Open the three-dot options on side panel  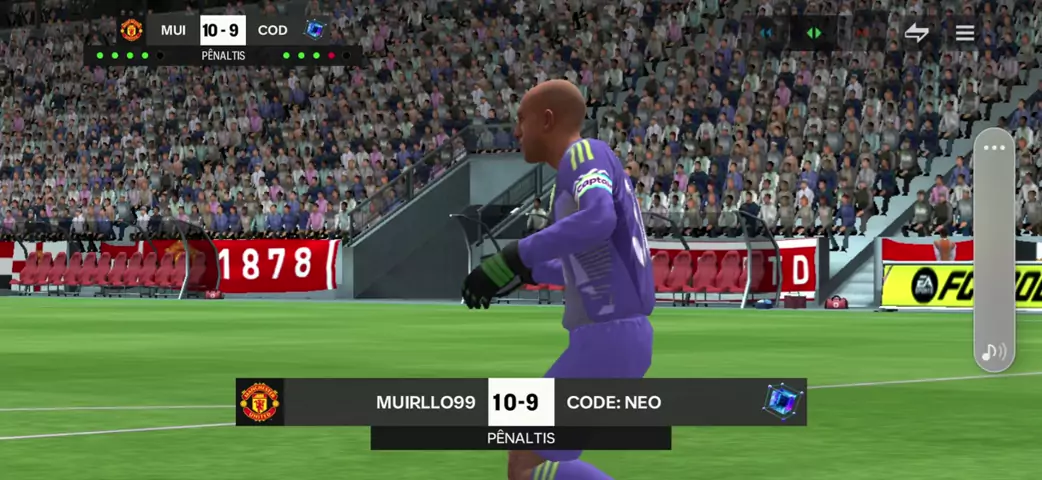993,148
